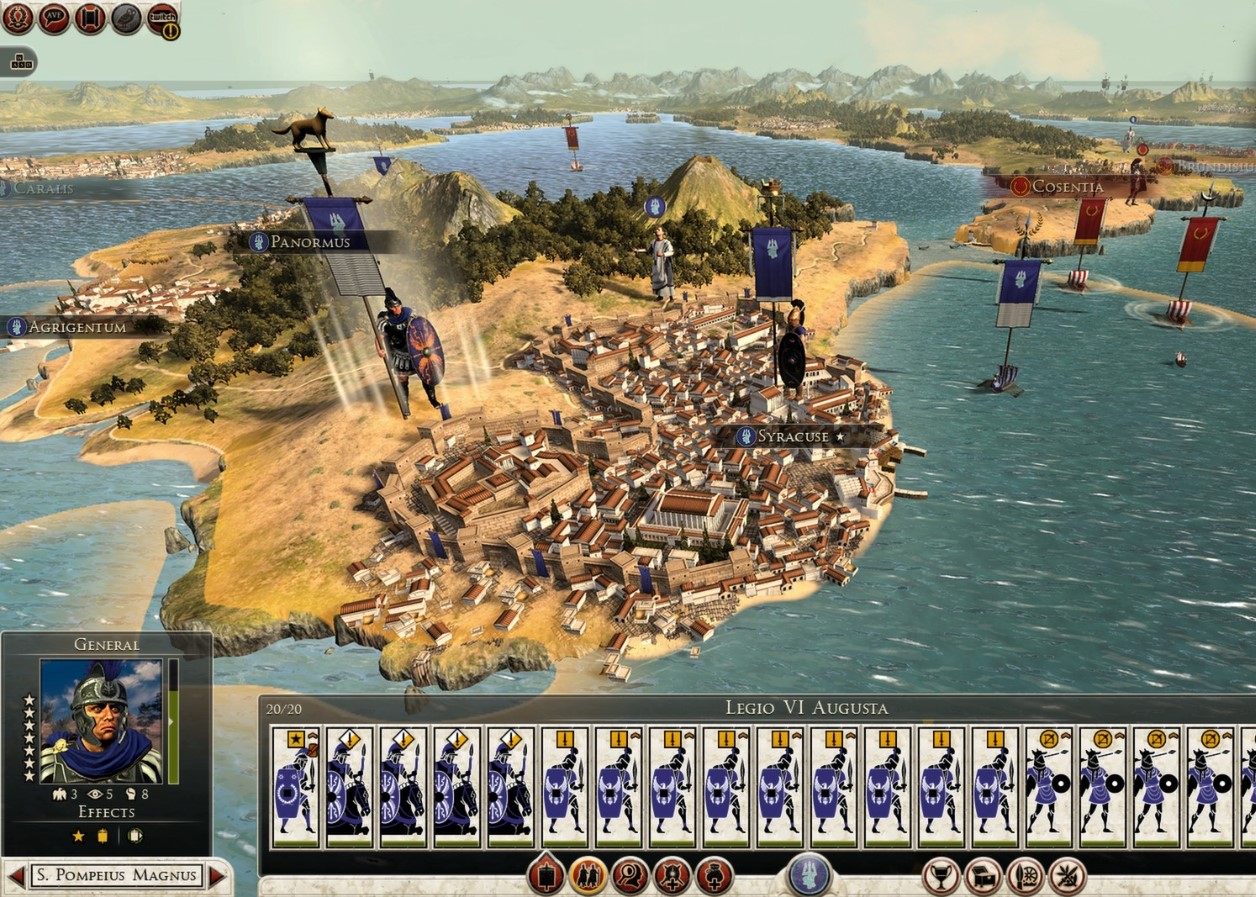The height and width of the screenshot is (897, 1256).
Task: Open the treasure chest finance button
Action: click(983, 876)
